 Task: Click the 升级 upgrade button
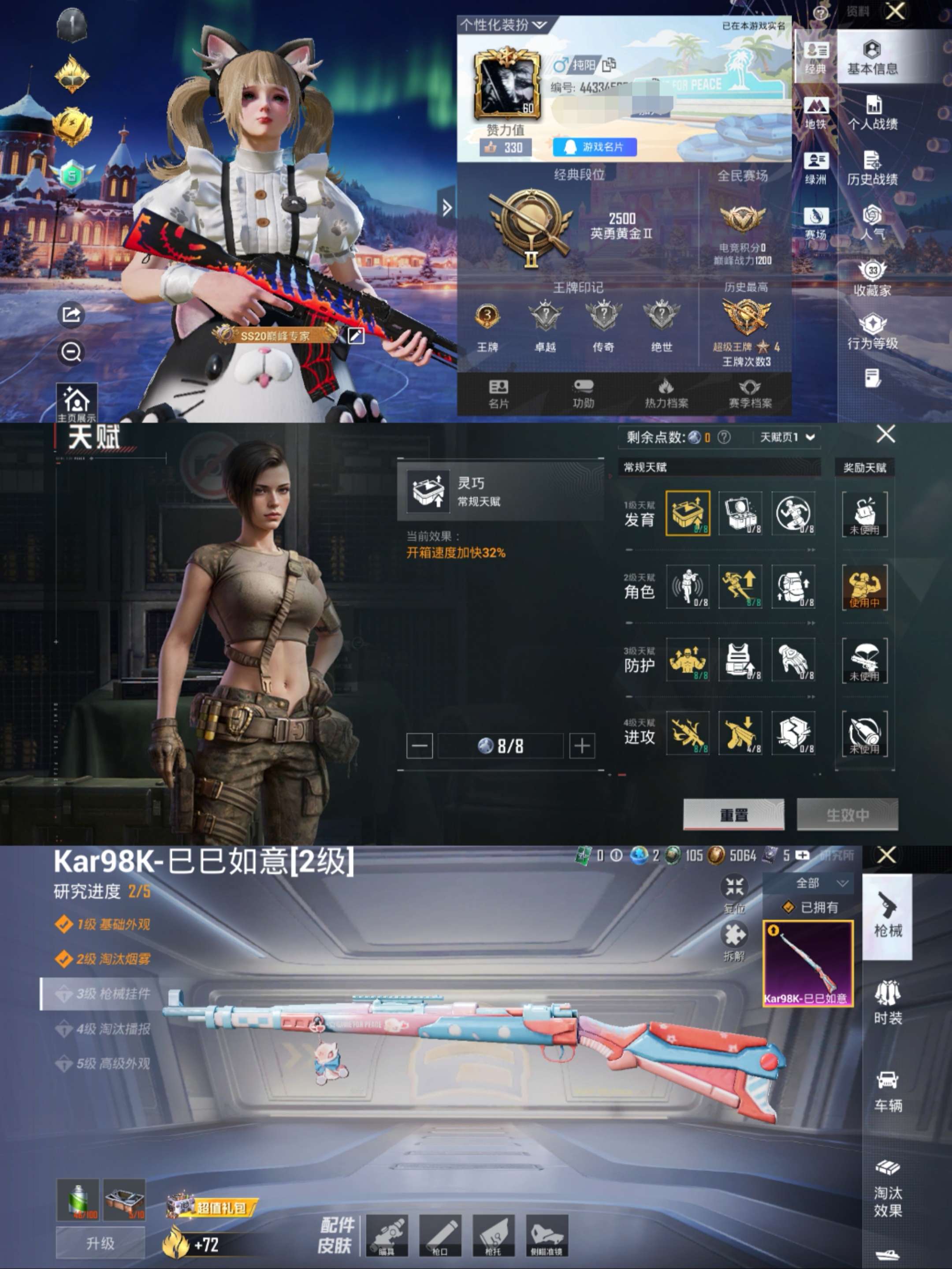click(x=100, y=1243)
